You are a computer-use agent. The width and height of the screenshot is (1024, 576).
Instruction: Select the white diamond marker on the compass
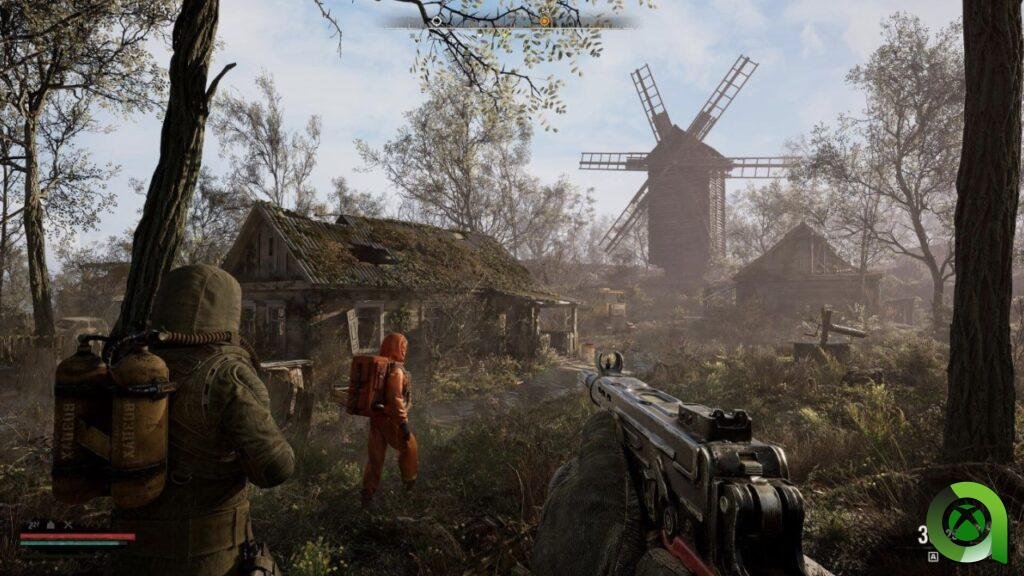(x=437, y=20)
